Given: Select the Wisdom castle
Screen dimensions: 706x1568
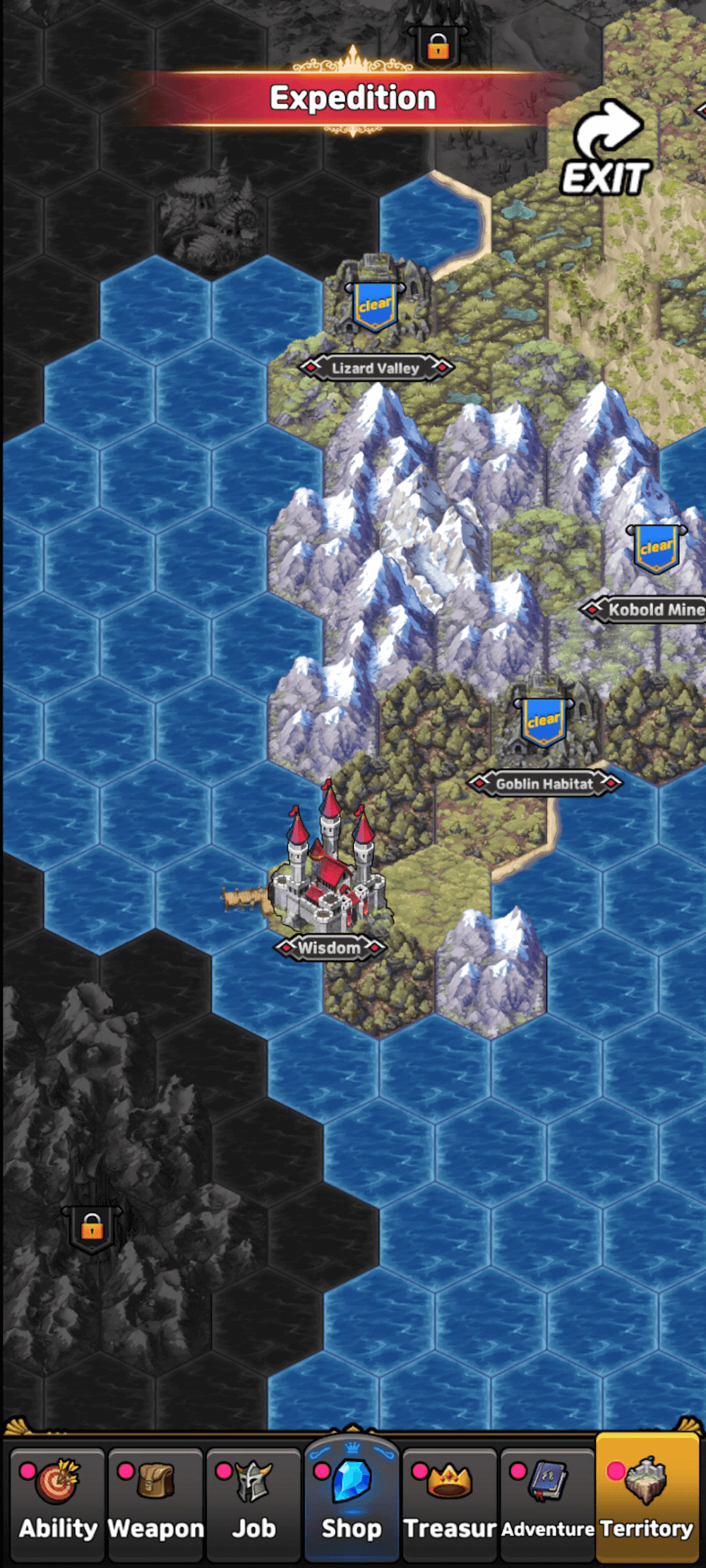Looking at the screenshot, I should click(328, 875).
